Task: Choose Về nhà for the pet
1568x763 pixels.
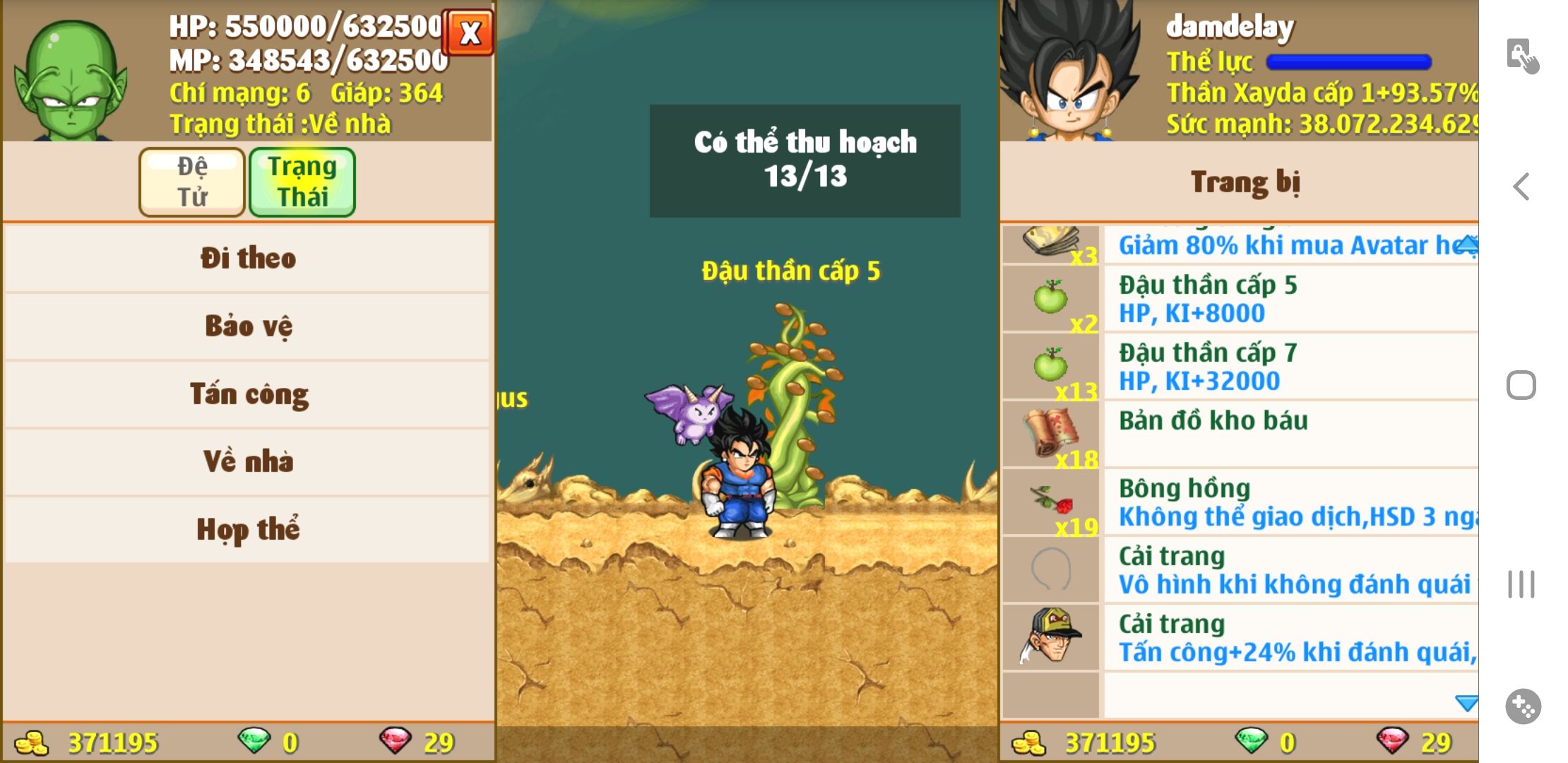Action: [247, 461]
